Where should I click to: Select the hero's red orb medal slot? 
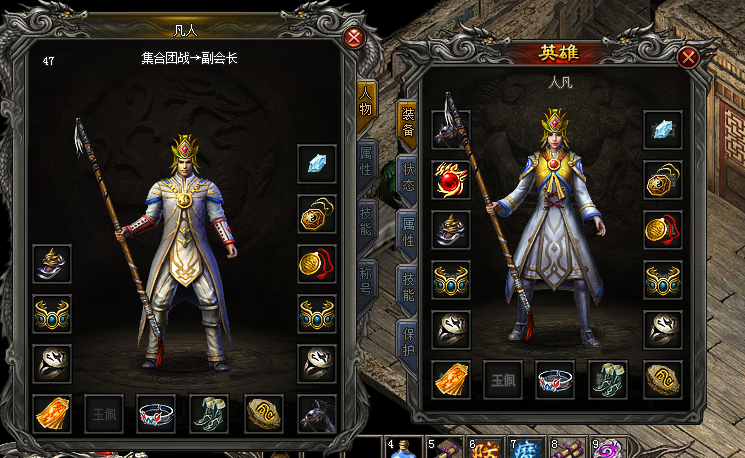pyautogui.click(x=450, y=179)
